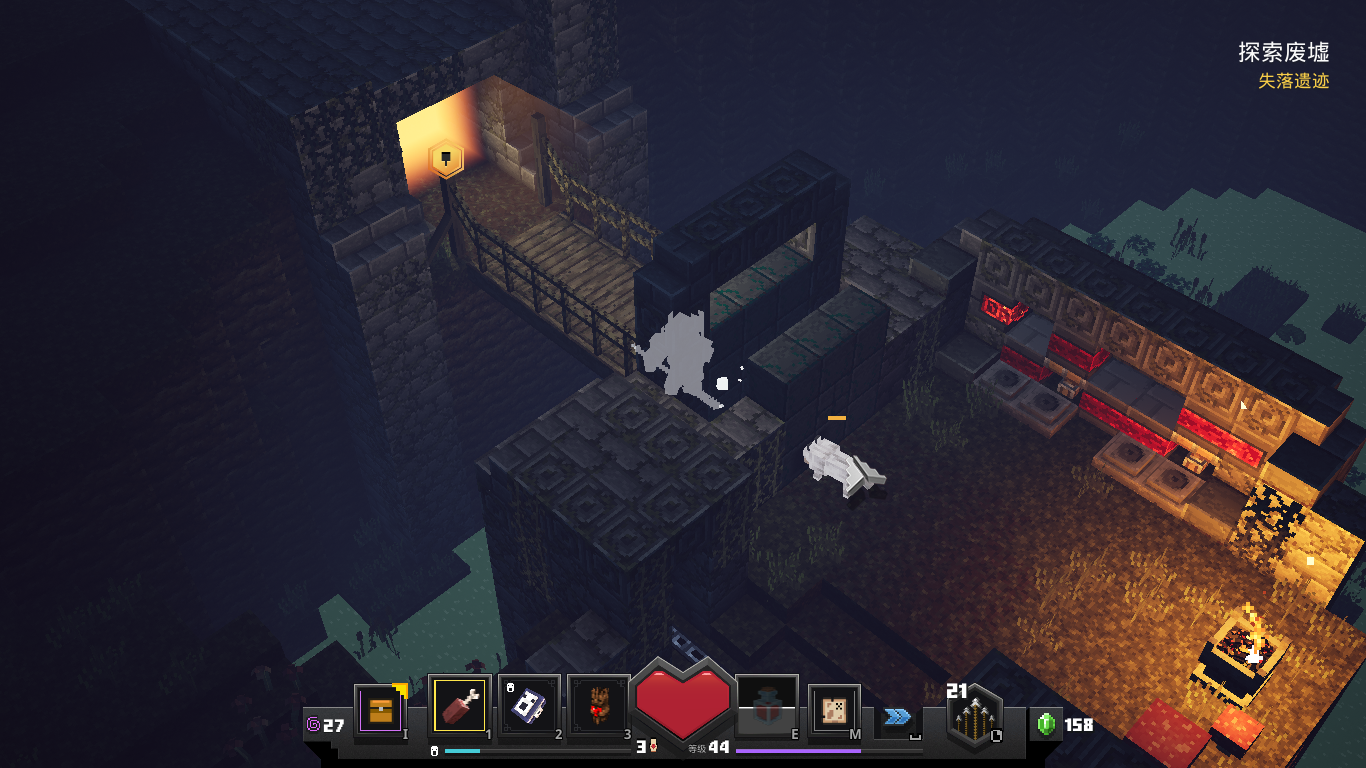This screenshot has width=1366, height=768.
Task: Drink the health potion
Action: 766,708
